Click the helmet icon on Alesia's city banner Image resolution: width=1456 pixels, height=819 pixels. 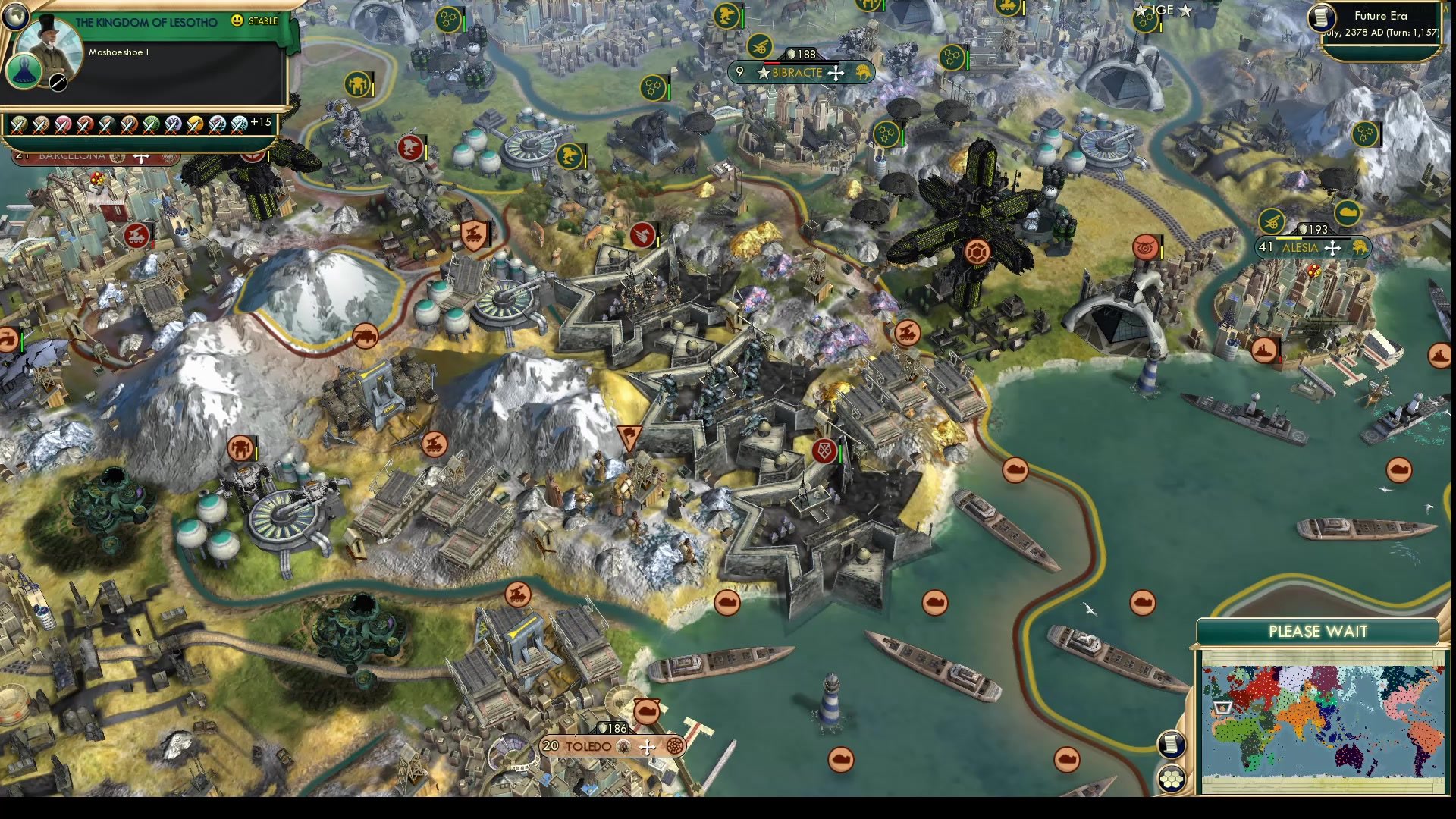[1359, 248]
